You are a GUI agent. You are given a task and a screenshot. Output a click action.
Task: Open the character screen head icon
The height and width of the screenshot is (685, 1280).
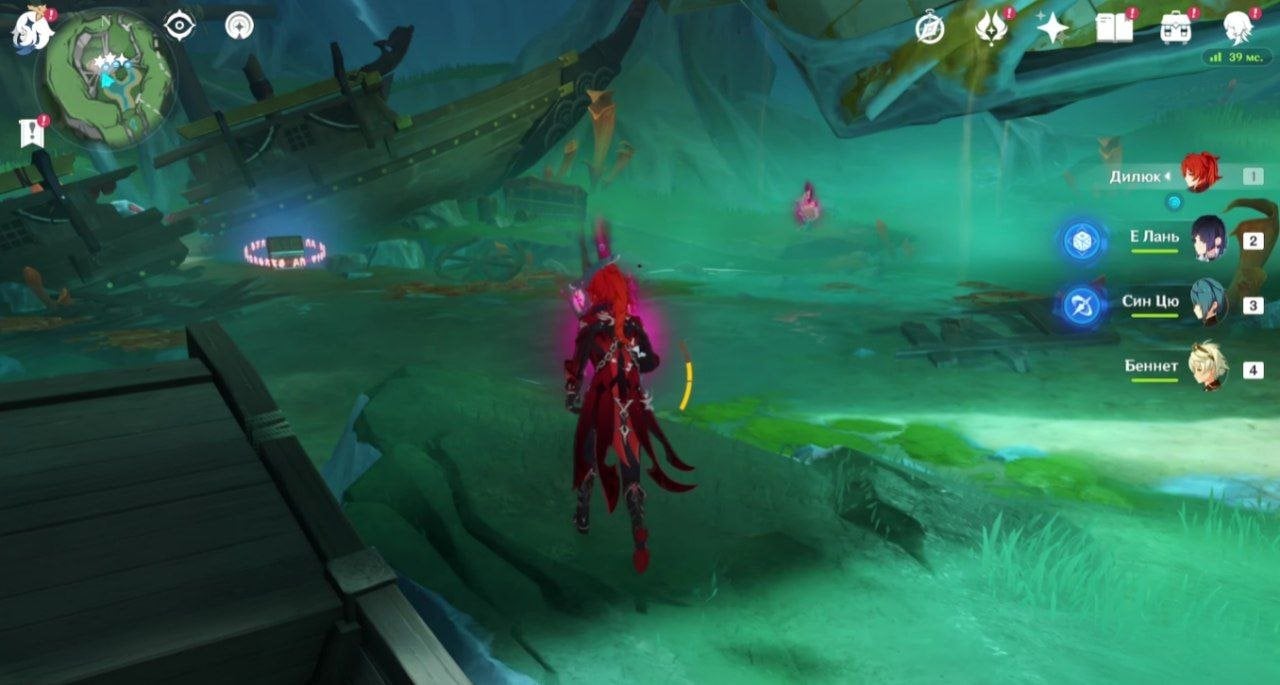tap(1238, 28)
